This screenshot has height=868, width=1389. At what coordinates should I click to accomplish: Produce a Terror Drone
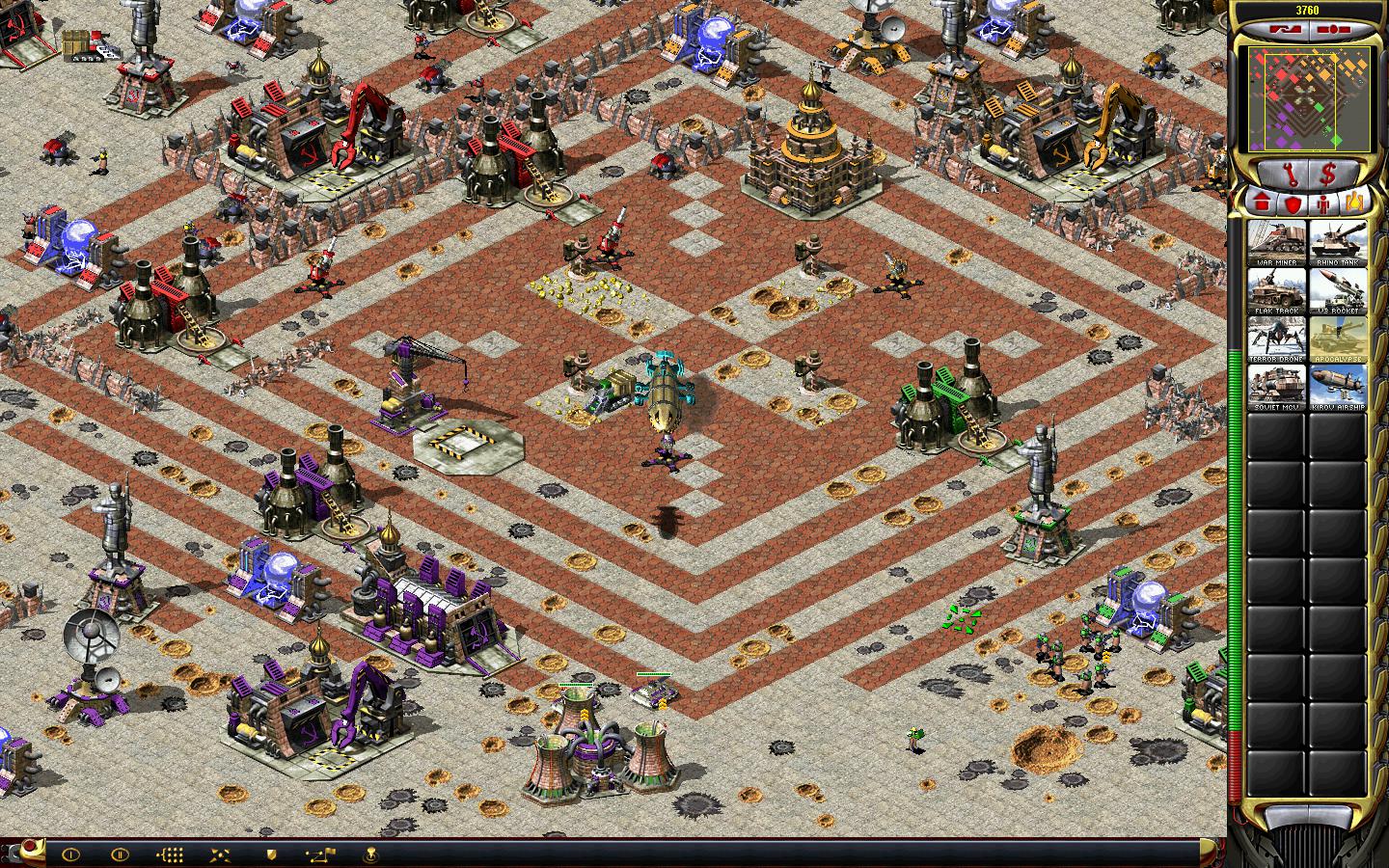pyautogui.click(x=1276, y=339)
